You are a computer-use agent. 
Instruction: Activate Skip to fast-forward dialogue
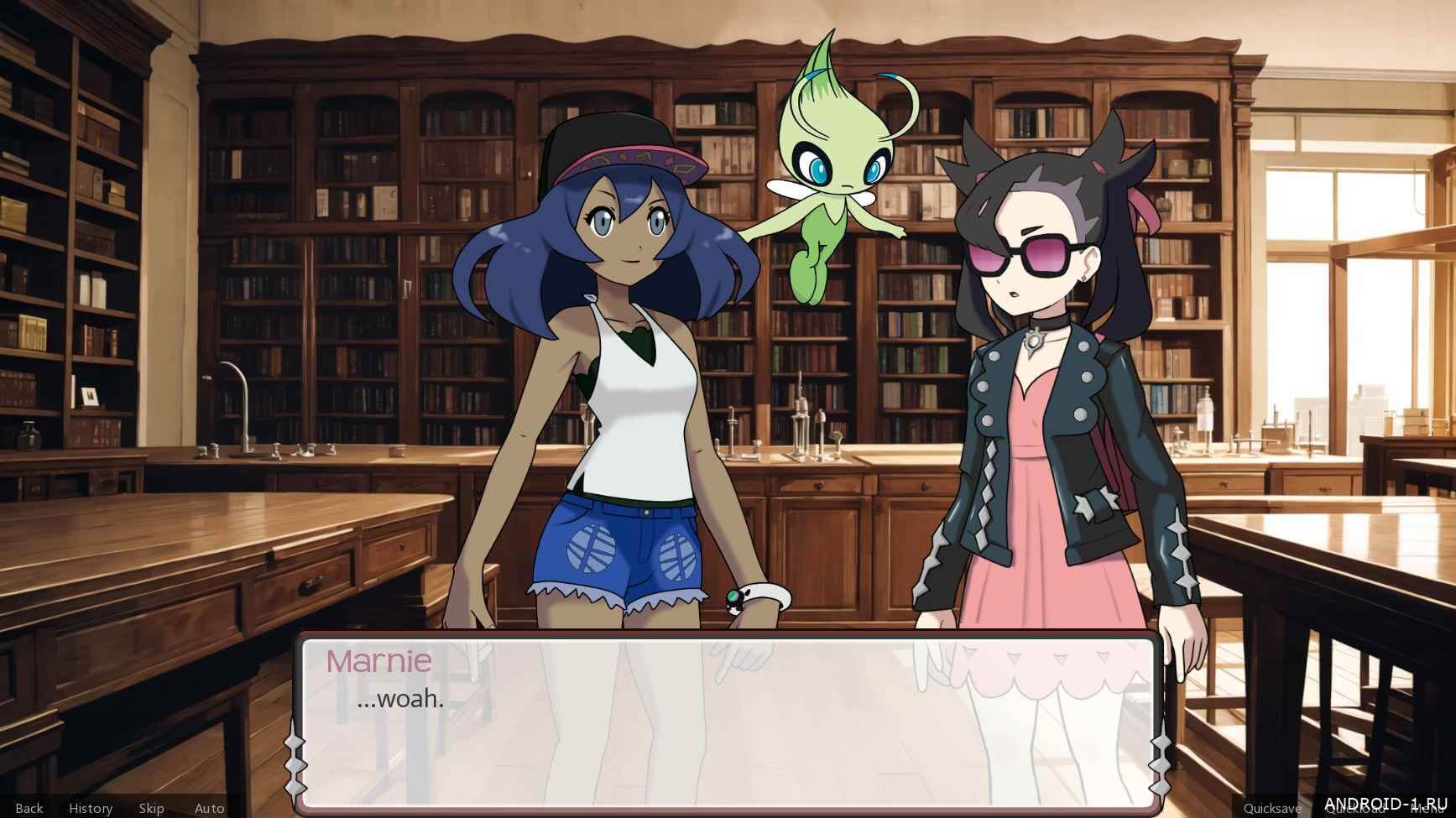tap(151, 808)
